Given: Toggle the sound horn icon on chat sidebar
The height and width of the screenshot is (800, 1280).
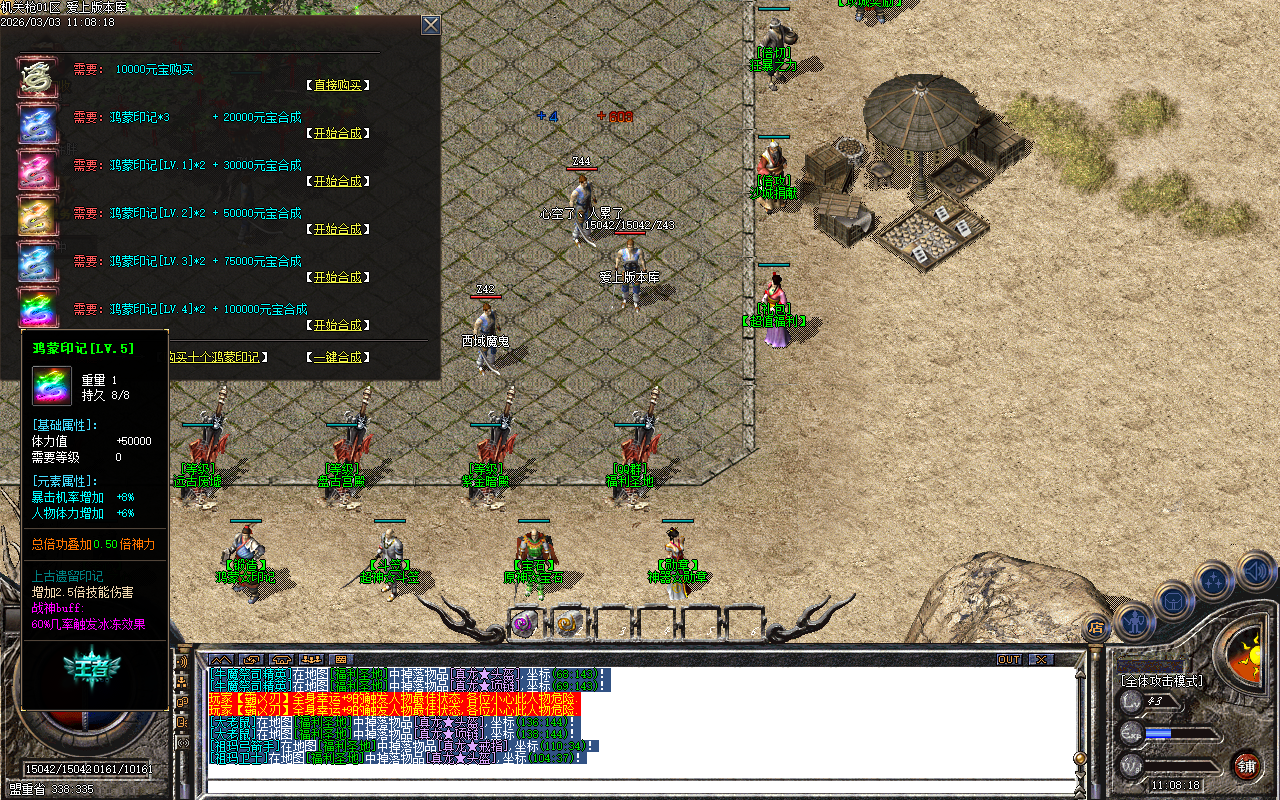Looking at the screenshot, I should tap(182, 662).
